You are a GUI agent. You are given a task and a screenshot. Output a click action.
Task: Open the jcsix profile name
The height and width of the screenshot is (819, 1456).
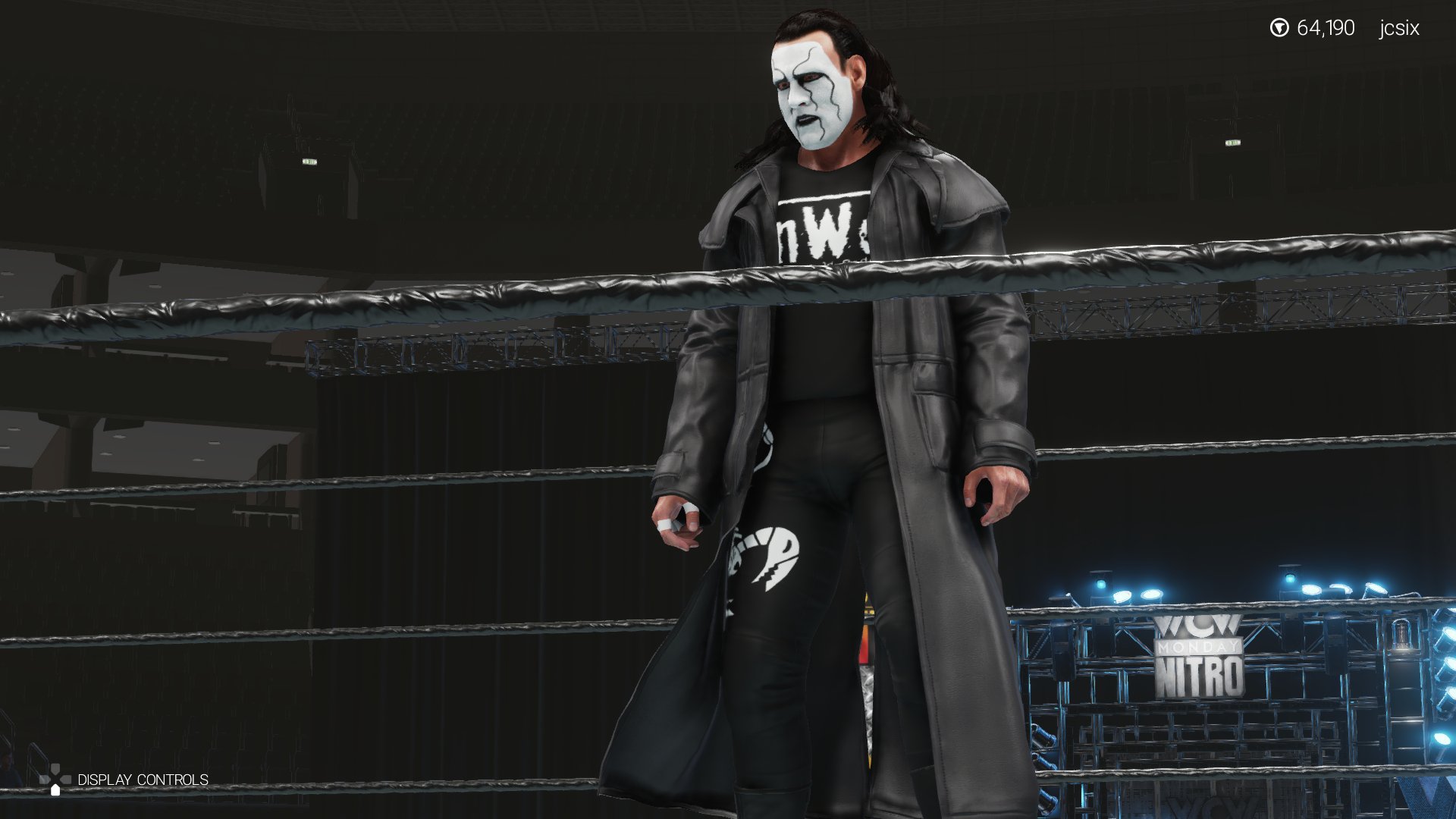1399,28
